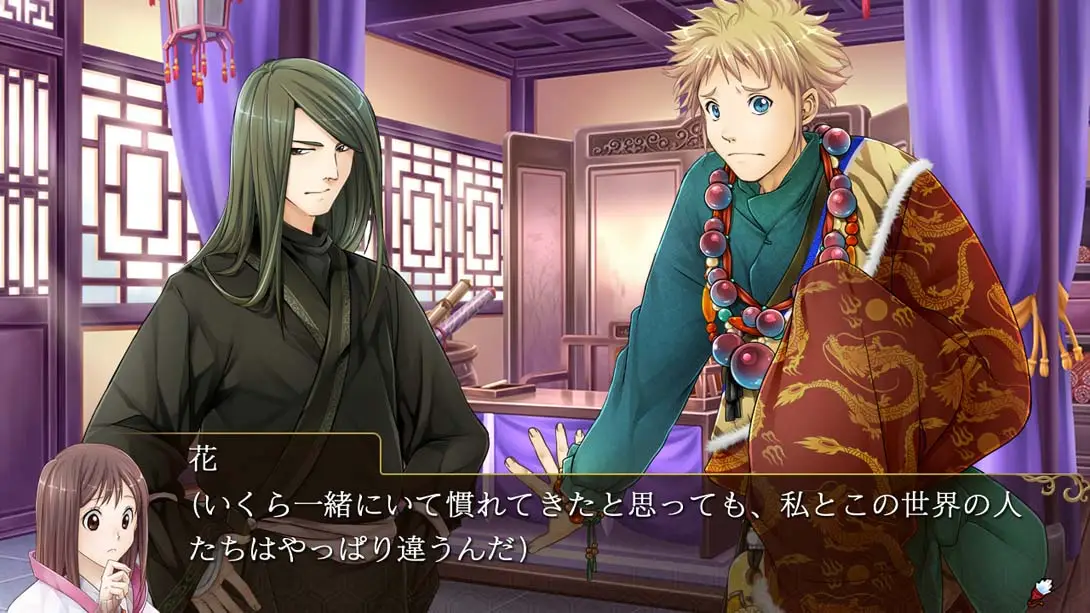1090x613 pixels.
Task: Advance the dialogue by clicking Hana's text box
Action: point(610,527)
